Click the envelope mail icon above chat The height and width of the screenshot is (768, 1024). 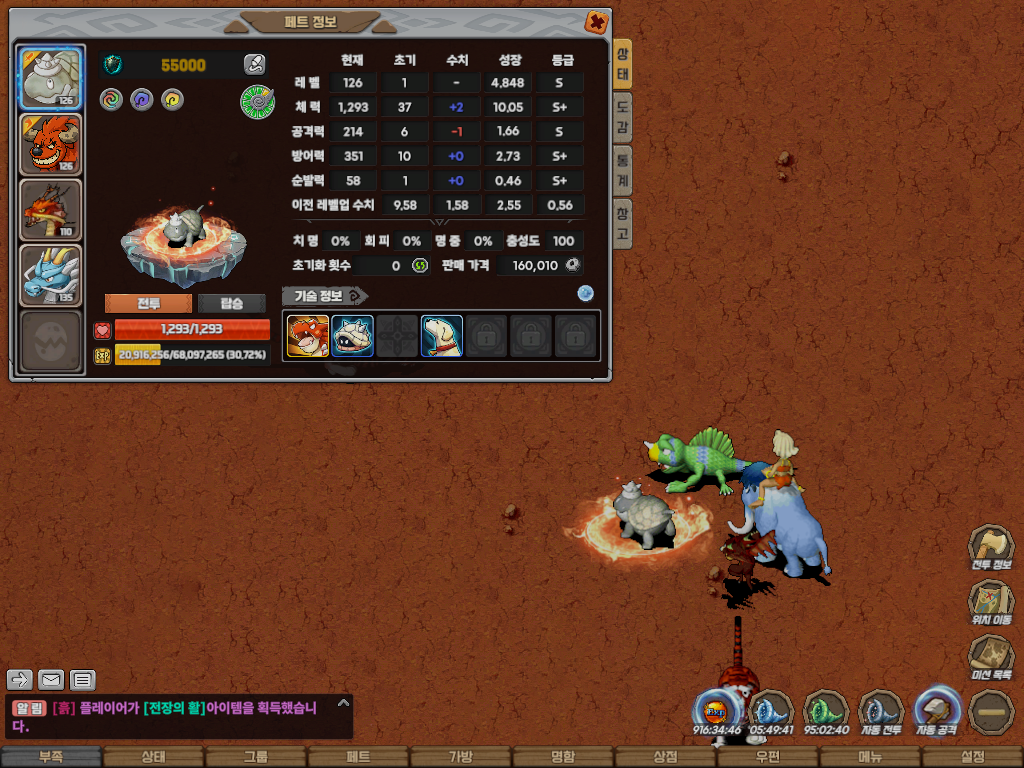51,681
